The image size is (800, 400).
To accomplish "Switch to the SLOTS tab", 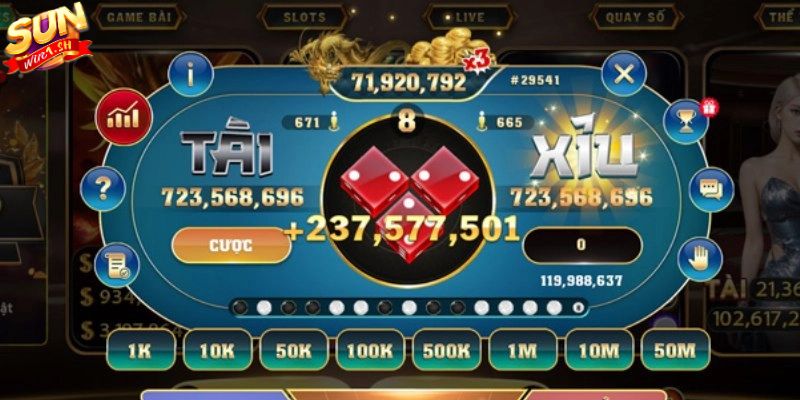I will click(304, 17).
